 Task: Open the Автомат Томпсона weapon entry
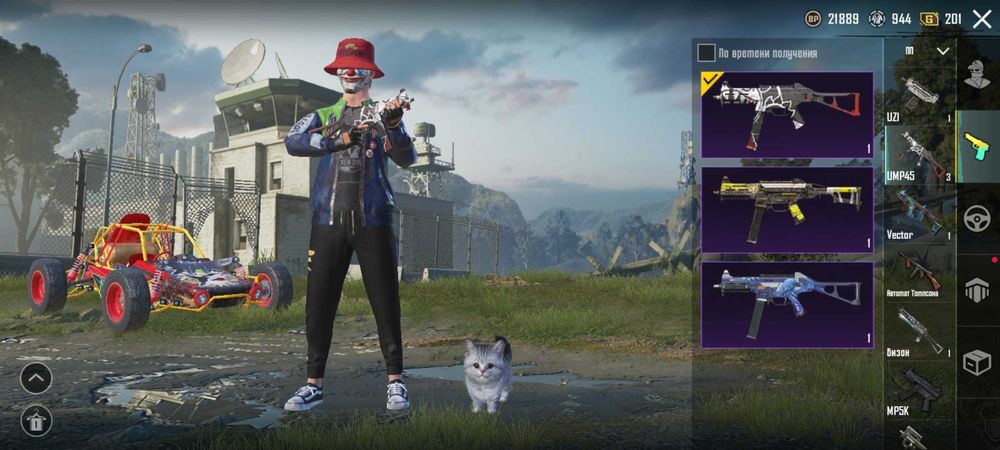(920, 273)
